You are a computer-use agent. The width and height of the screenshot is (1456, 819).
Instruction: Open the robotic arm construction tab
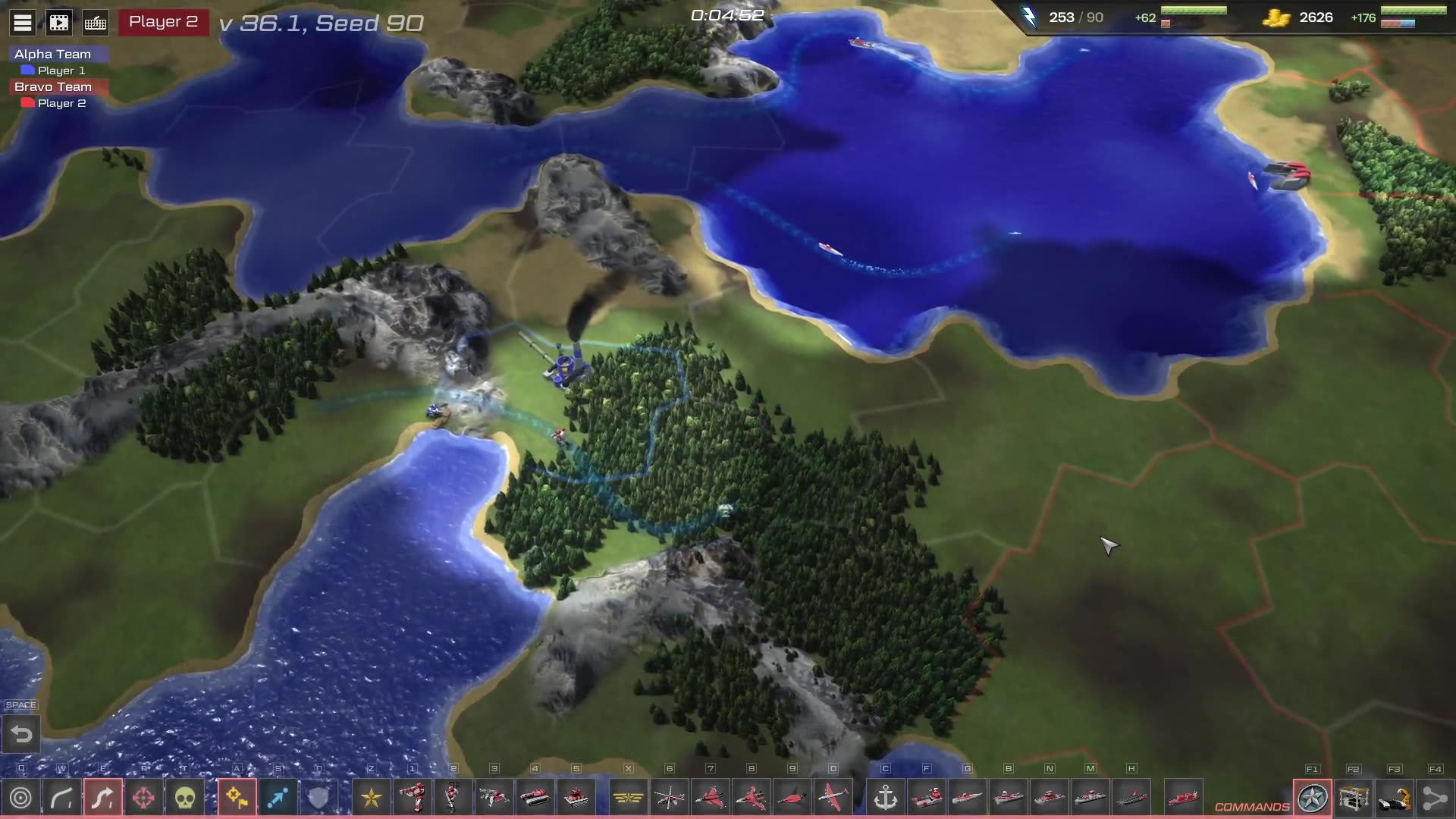(x=1395, y=798)
